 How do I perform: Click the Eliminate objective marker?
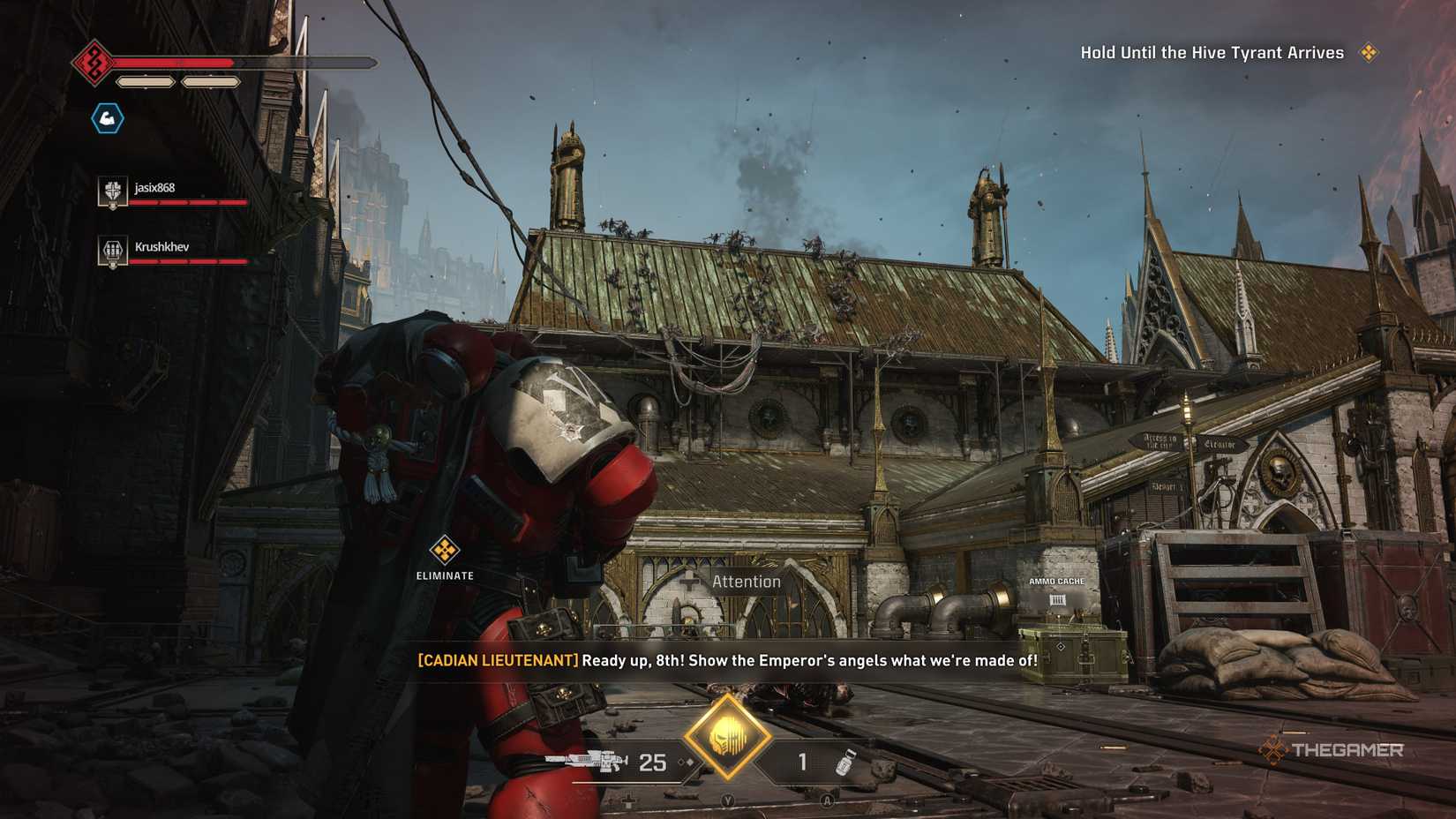click(x=445, y=551)
